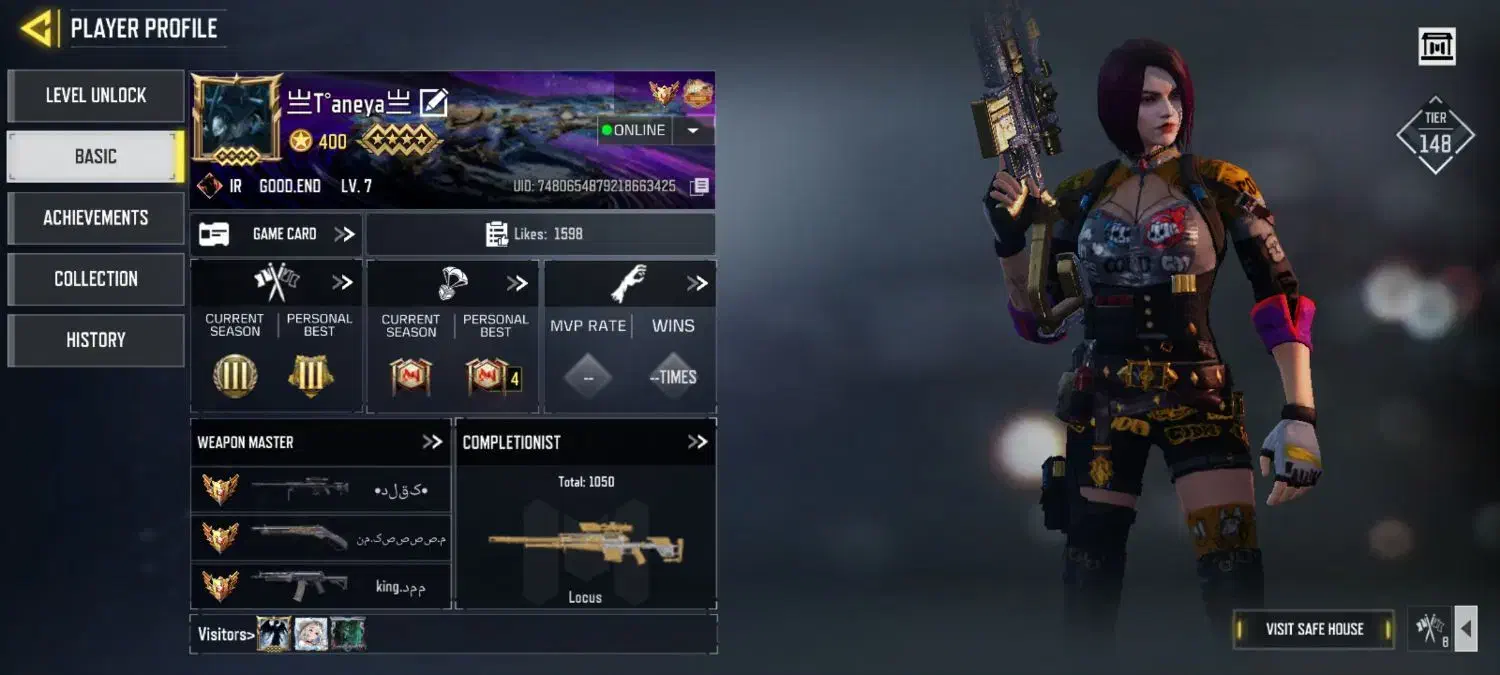Show the Collection tab

coord(96,279)
